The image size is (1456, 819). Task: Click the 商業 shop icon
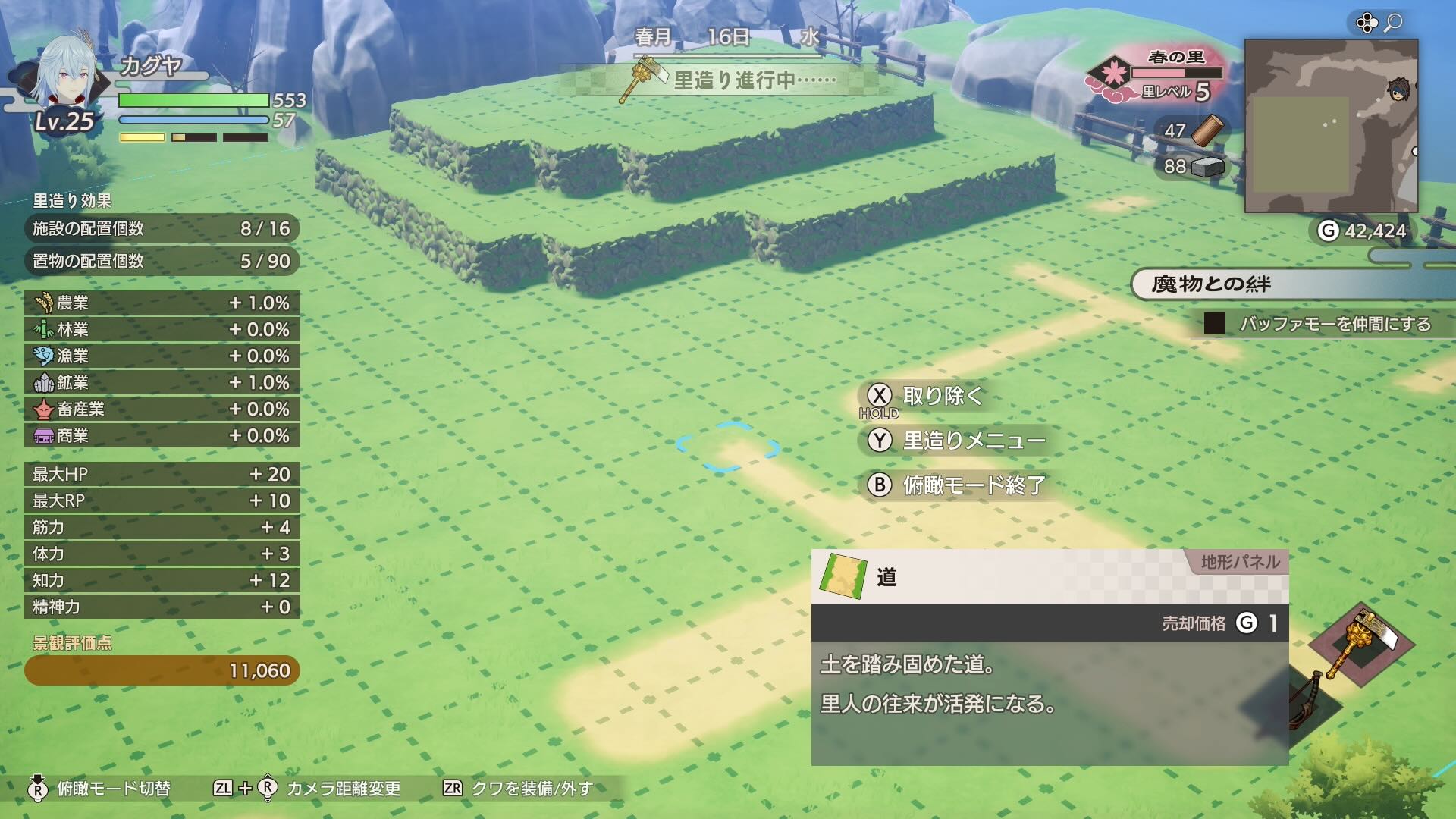pos(42,436)
